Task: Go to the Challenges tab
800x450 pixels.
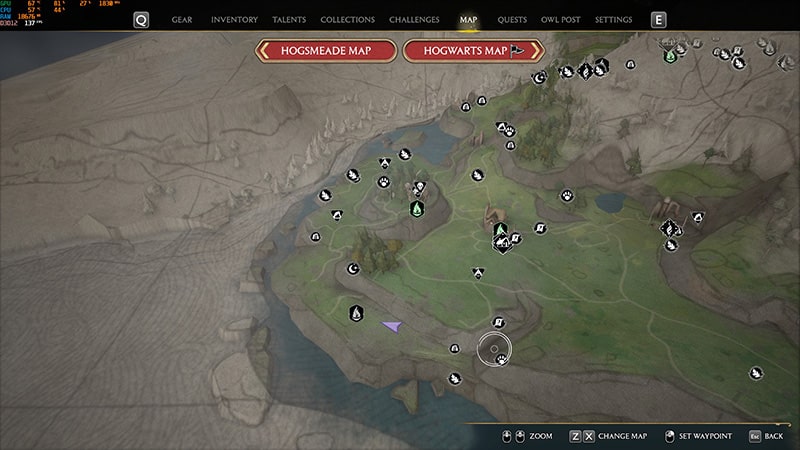Action: point(414,19)
